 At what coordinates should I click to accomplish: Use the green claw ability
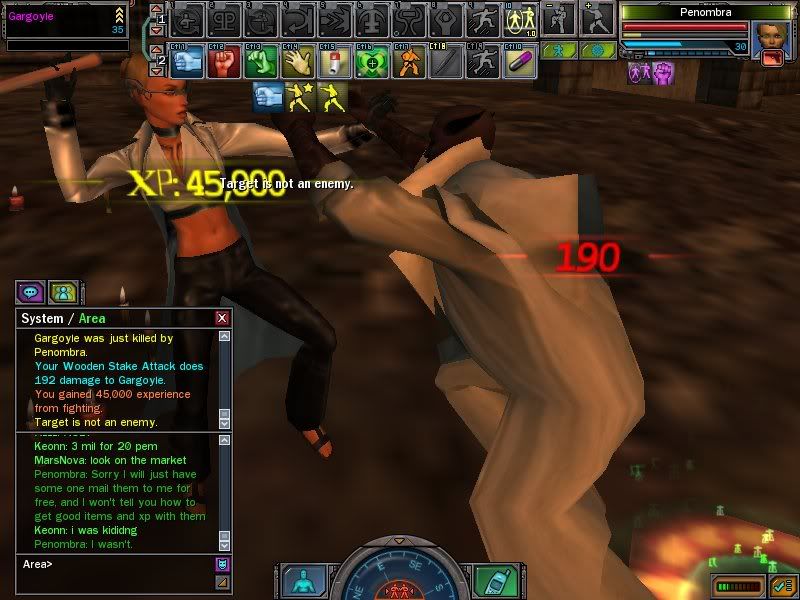coord(261,61)
